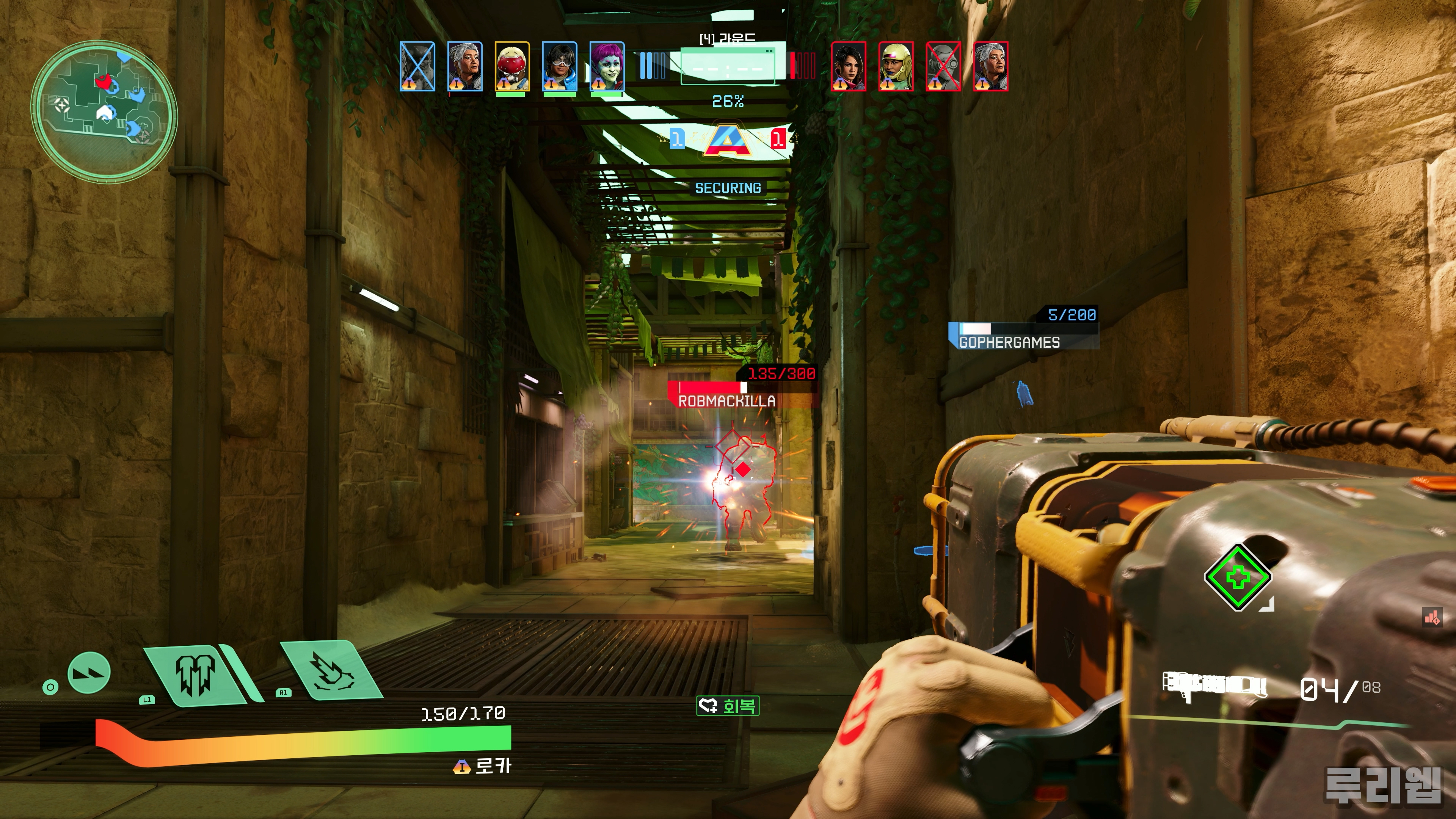Select the blue team's gray-haired woman portrait
1456x819 pixels.
pyautogui.click(x=464, y=66)
